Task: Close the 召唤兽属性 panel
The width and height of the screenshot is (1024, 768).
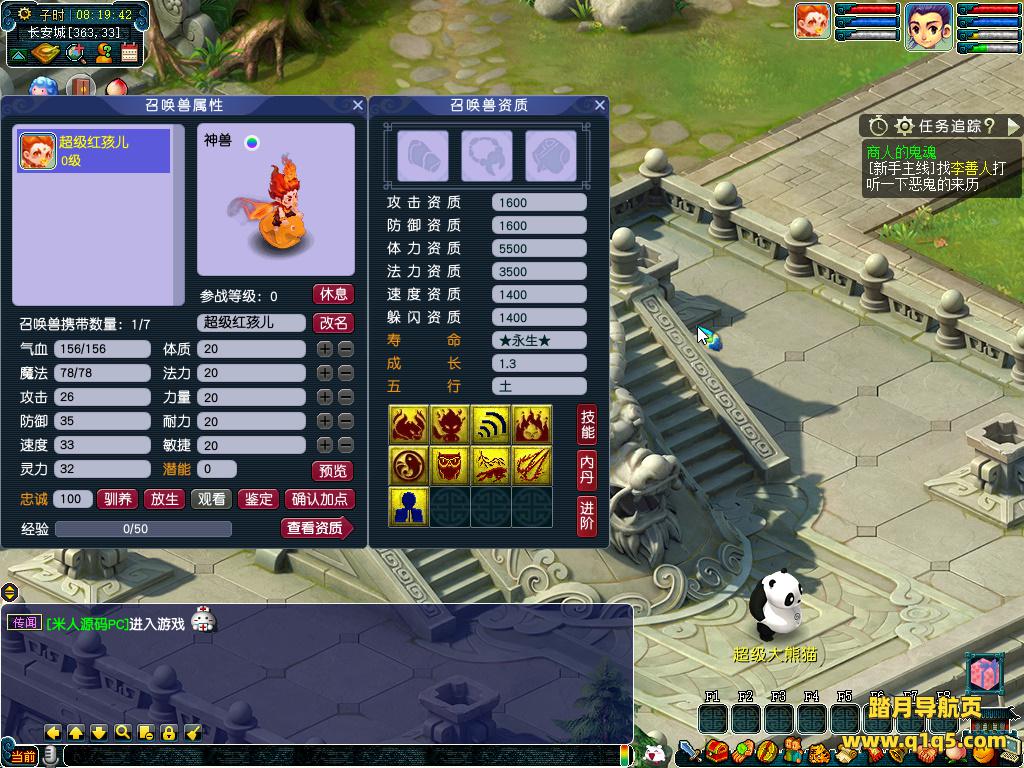Action: tap(357, 105)
